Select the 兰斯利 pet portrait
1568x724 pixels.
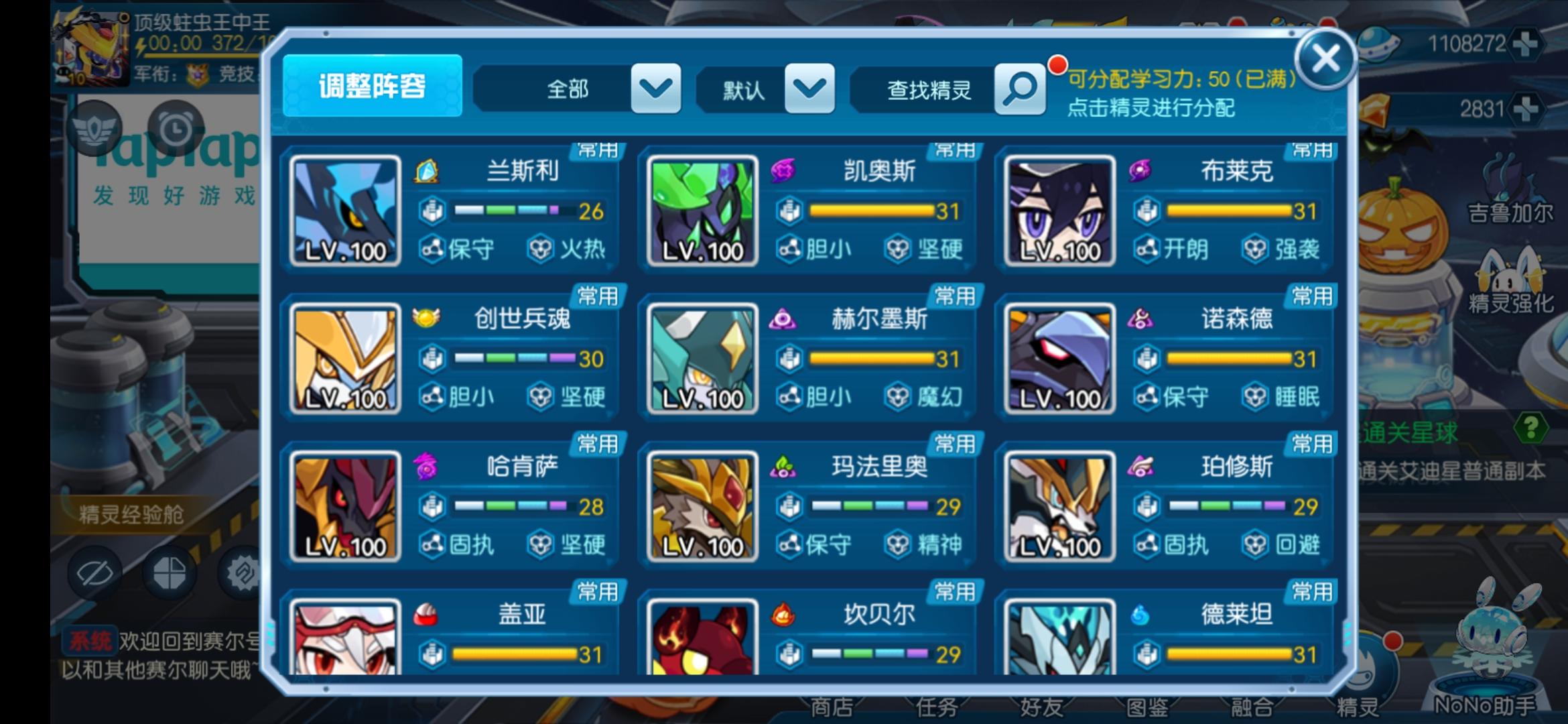point(346,211)
